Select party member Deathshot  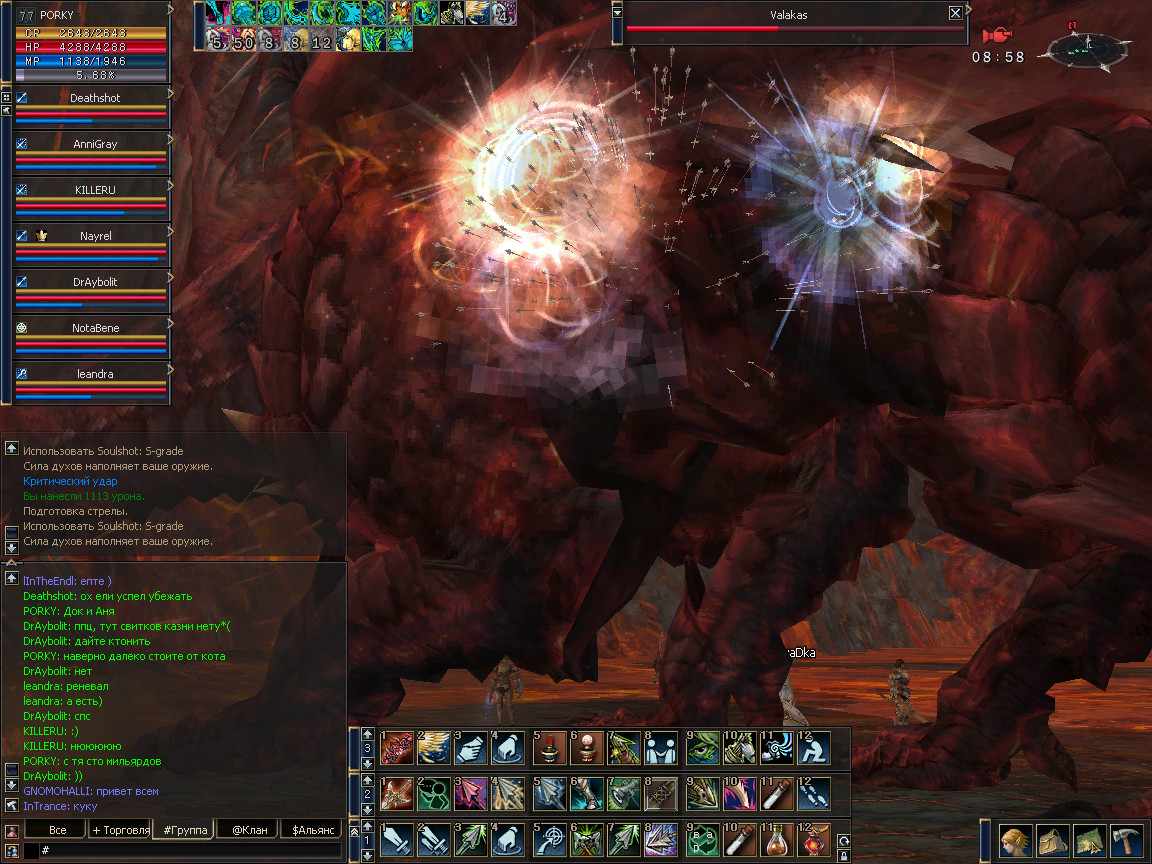pos(93,98)
